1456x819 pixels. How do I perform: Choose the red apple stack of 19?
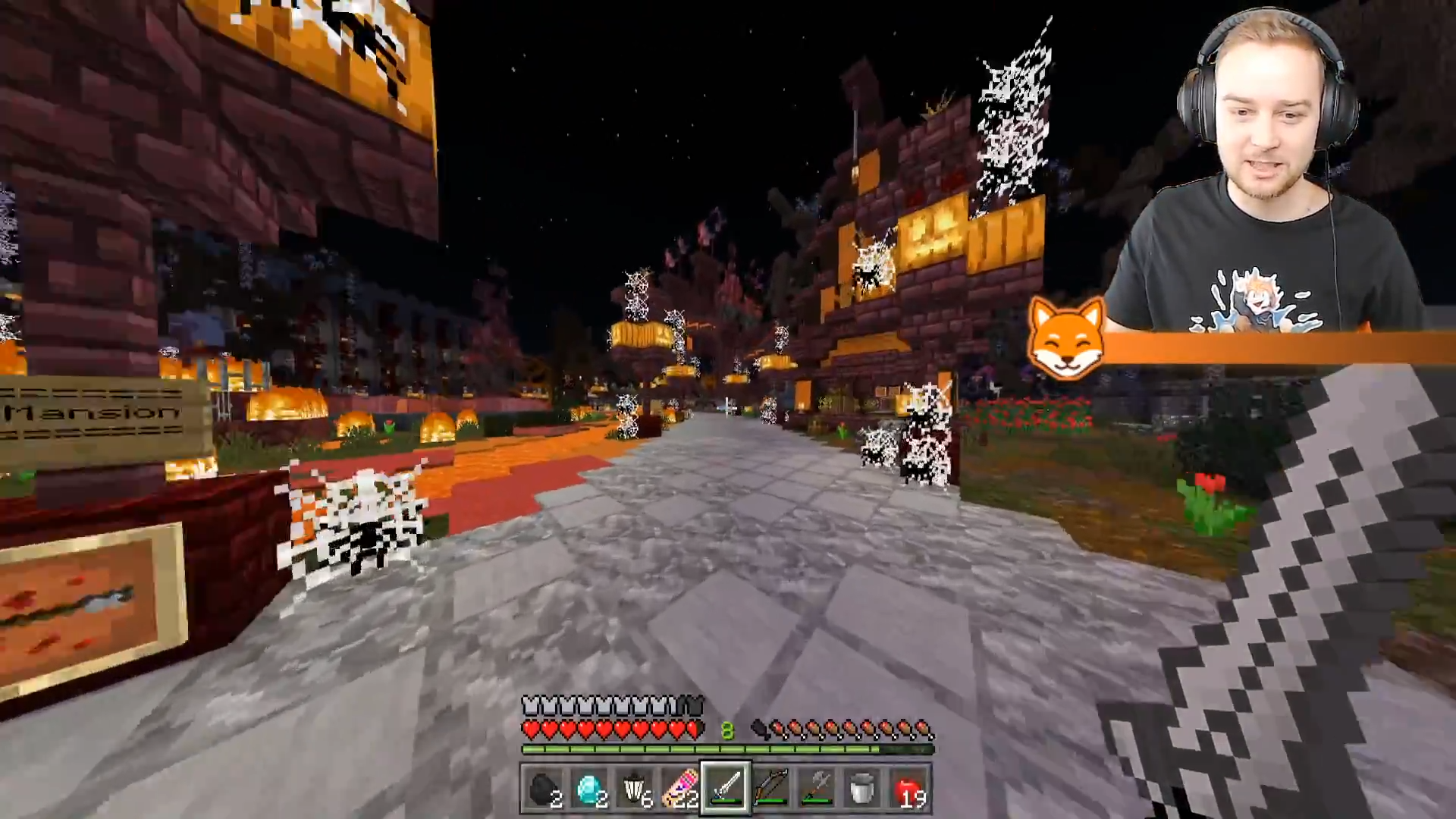908,790
